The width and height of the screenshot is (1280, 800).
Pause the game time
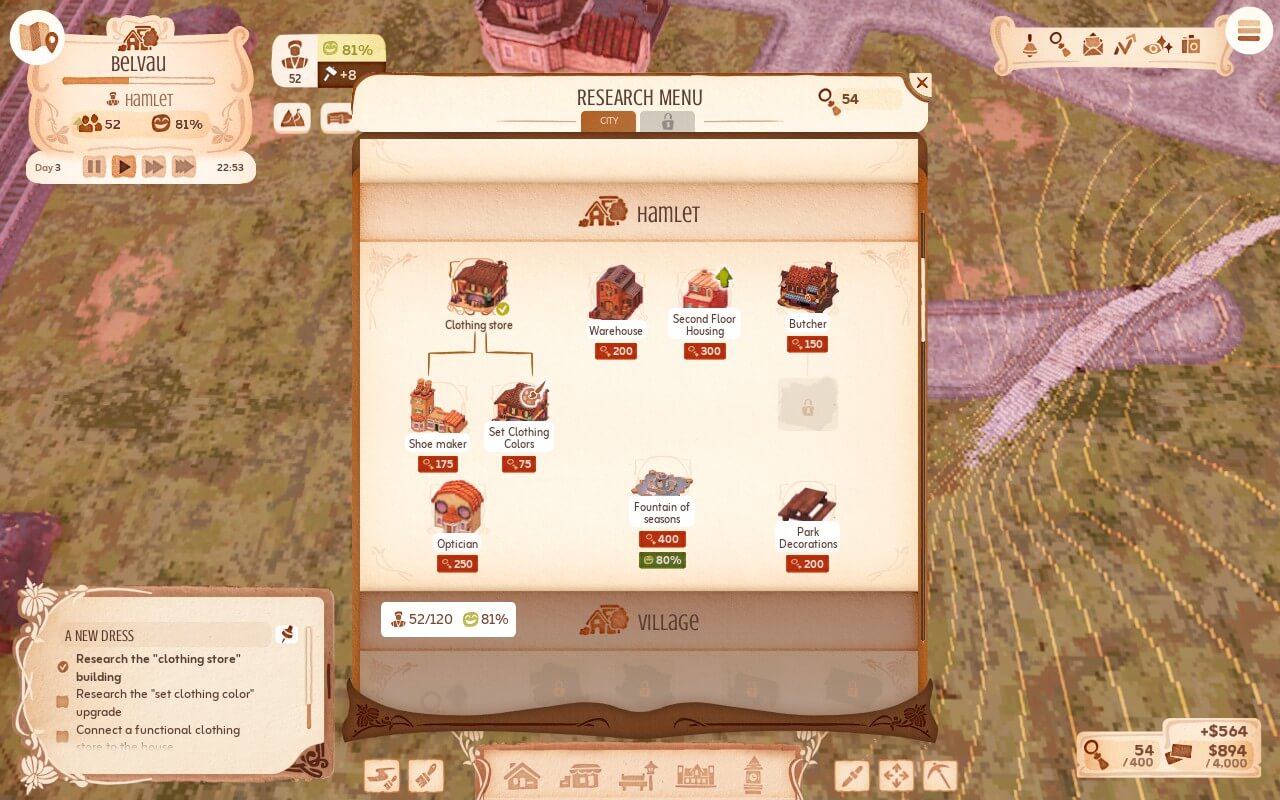[94, 167]
